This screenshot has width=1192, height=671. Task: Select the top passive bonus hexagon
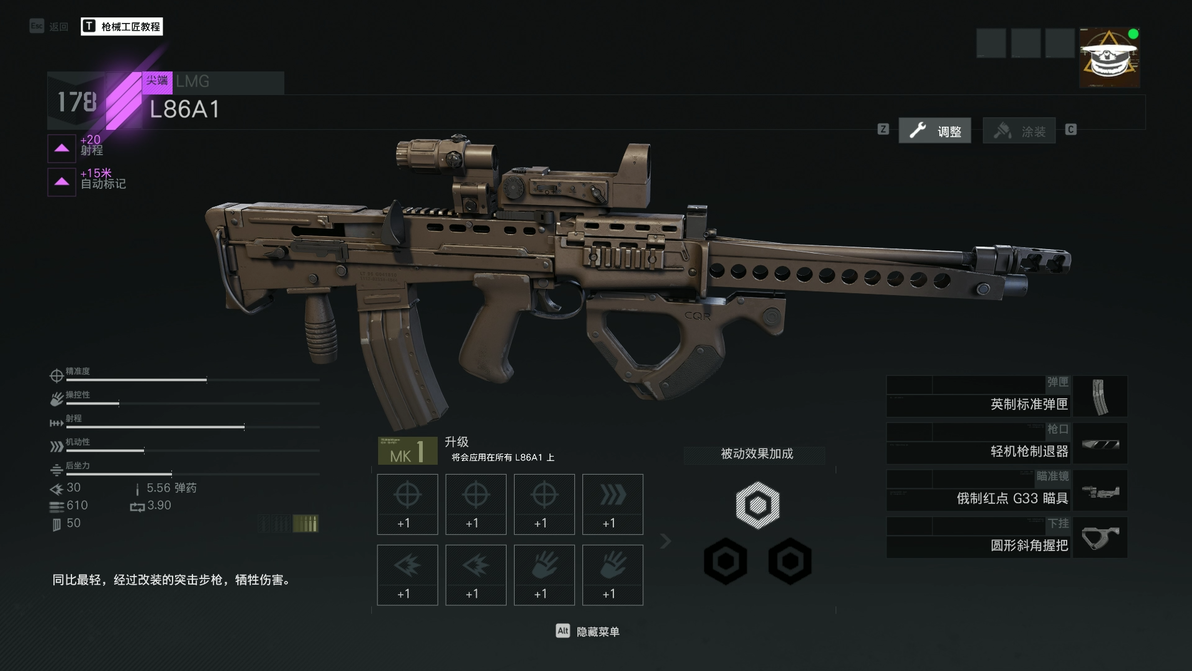757,506
